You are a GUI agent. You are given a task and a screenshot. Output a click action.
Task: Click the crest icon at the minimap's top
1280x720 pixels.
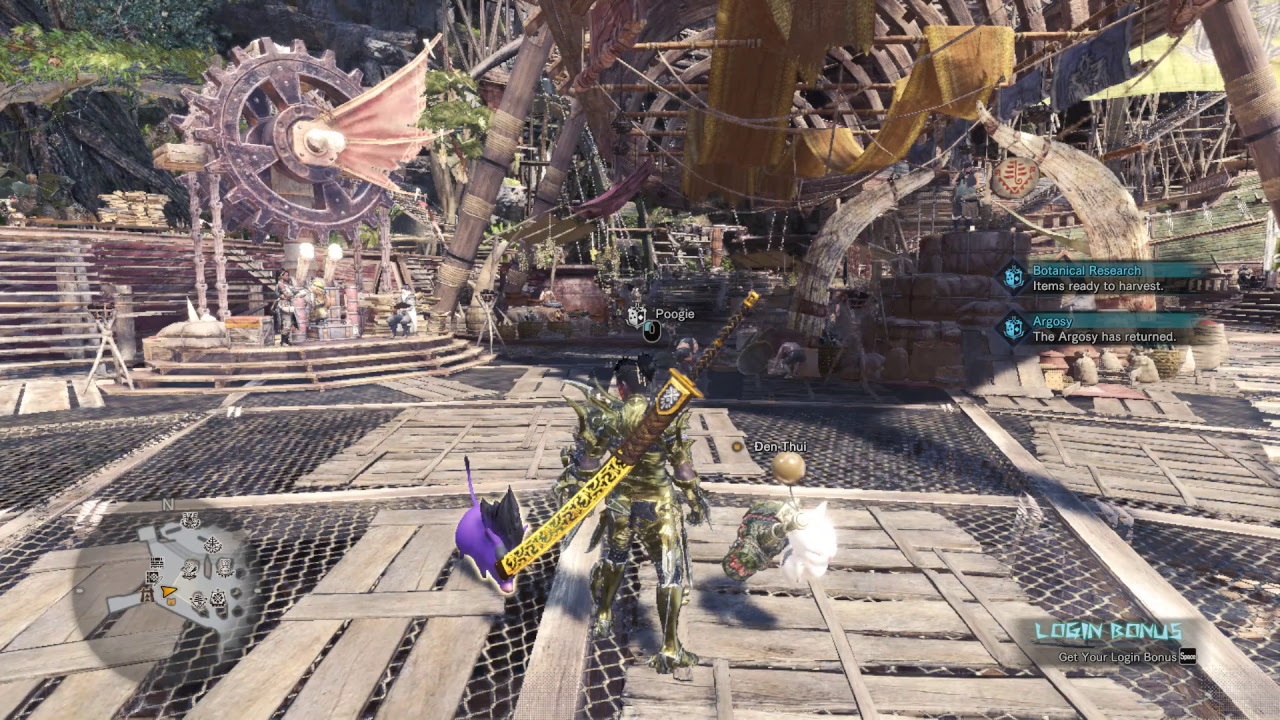coord(189,520)
